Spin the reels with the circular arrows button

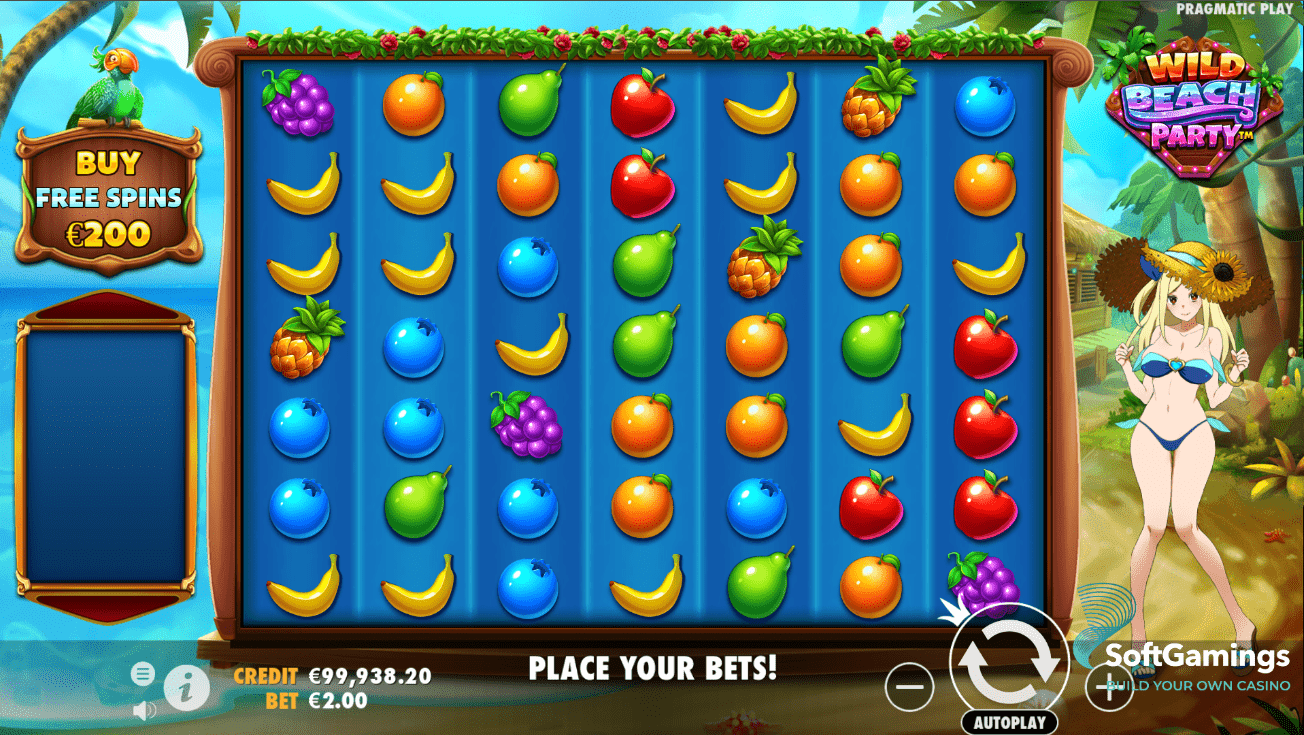[1008, 662]
